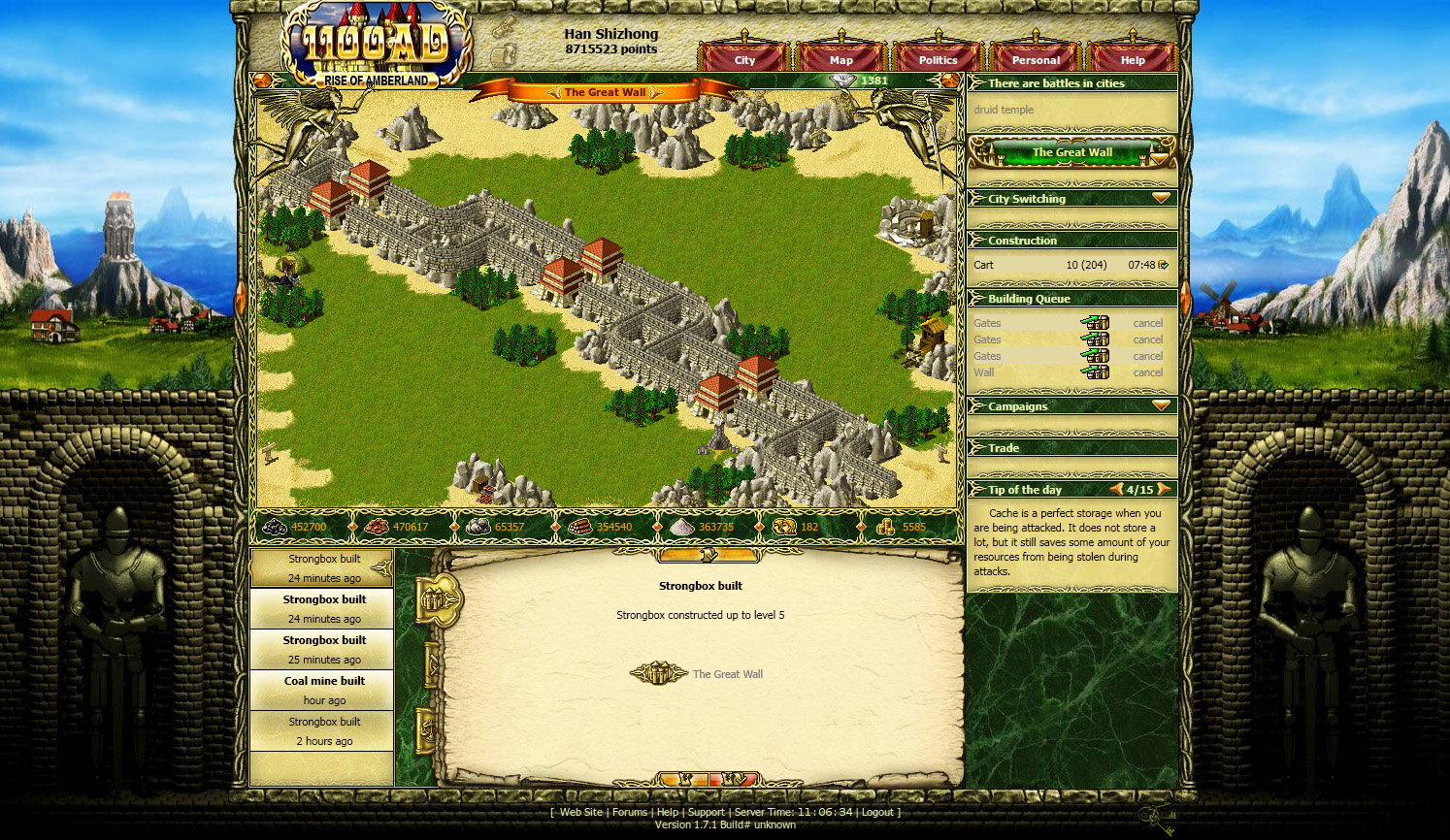Show the previous tip of the day
1450x840 pixels.
(x=1117, y=489)
